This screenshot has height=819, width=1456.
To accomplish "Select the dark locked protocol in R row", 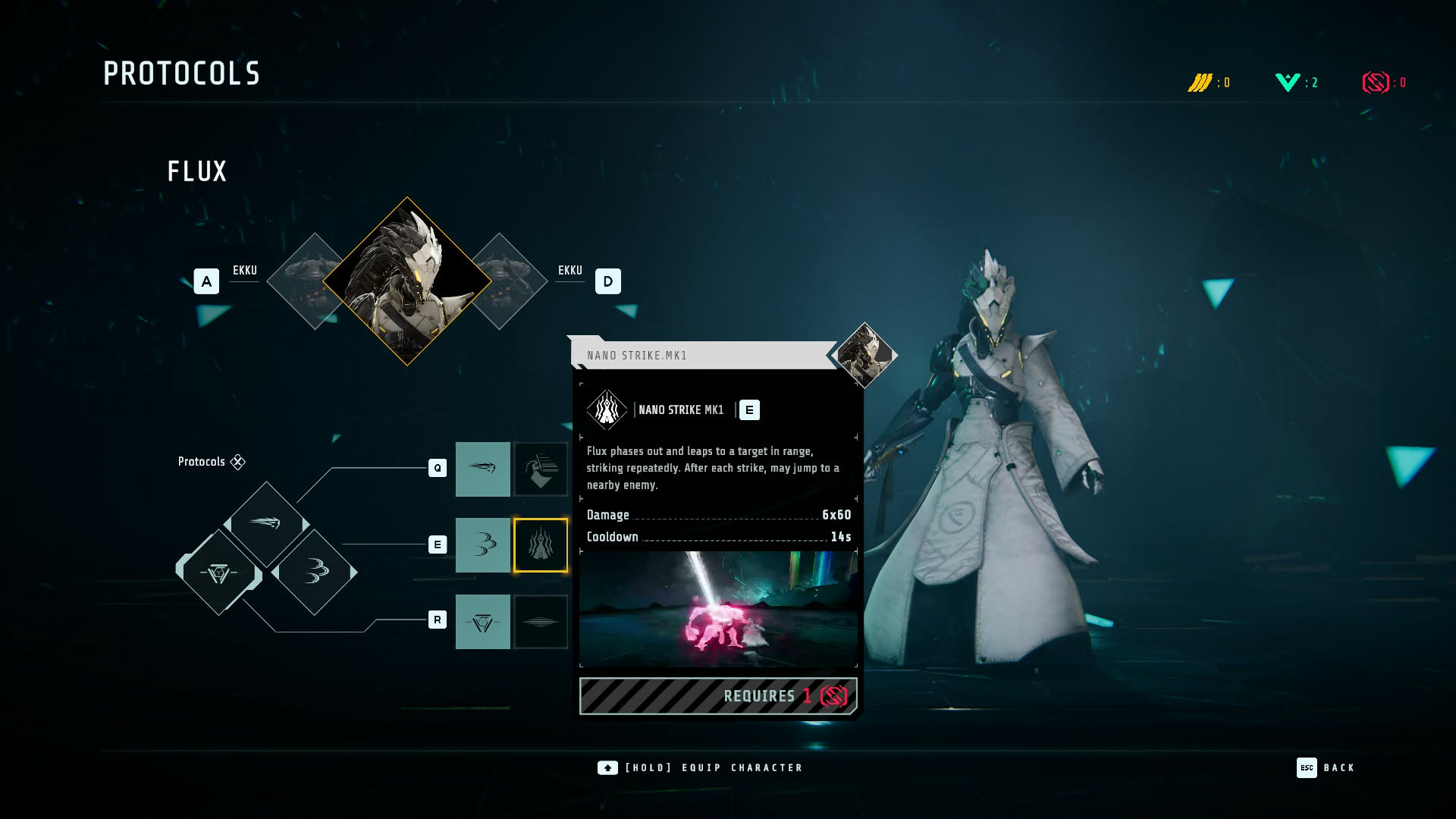I will coord(541,621).
